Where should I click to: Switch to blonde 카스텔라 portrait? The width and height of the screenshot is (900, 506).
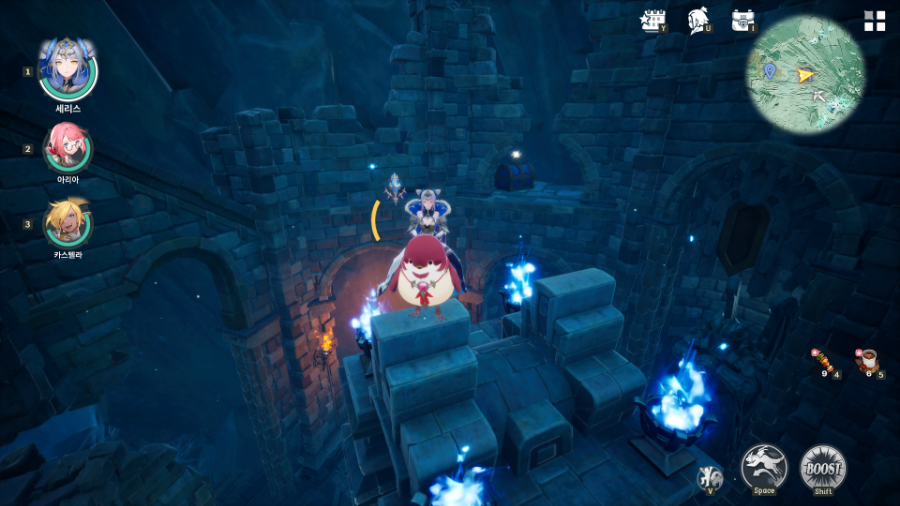point(68,222)
